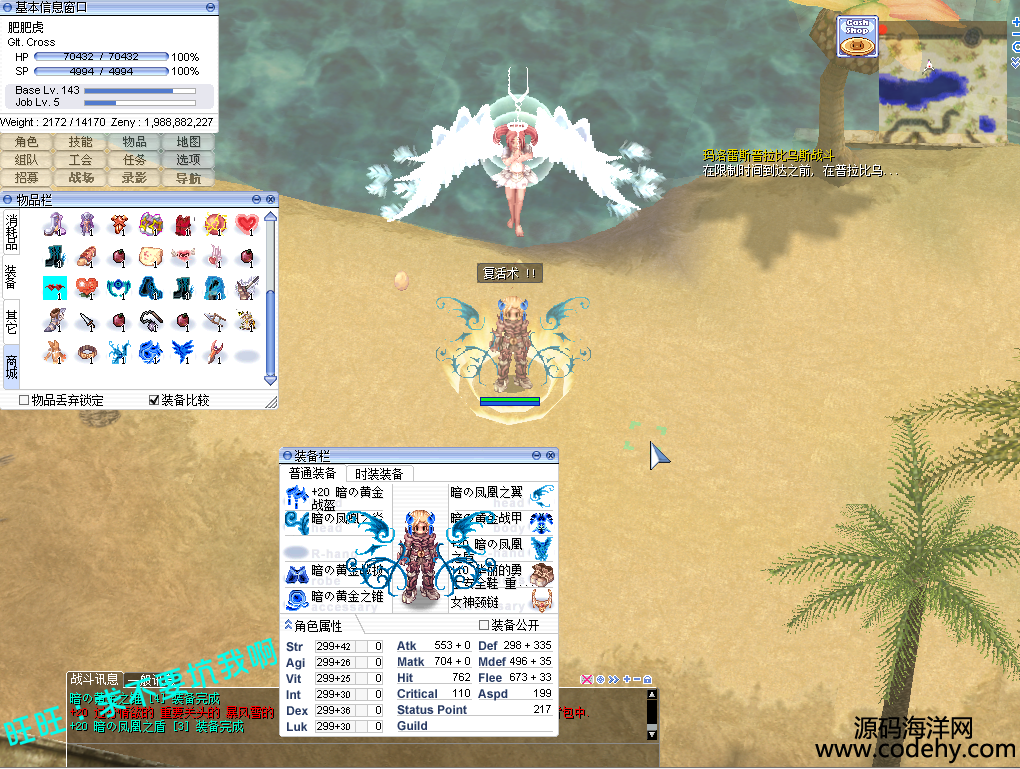Close the 物品栏 inventory window

[x=270, y=200]
